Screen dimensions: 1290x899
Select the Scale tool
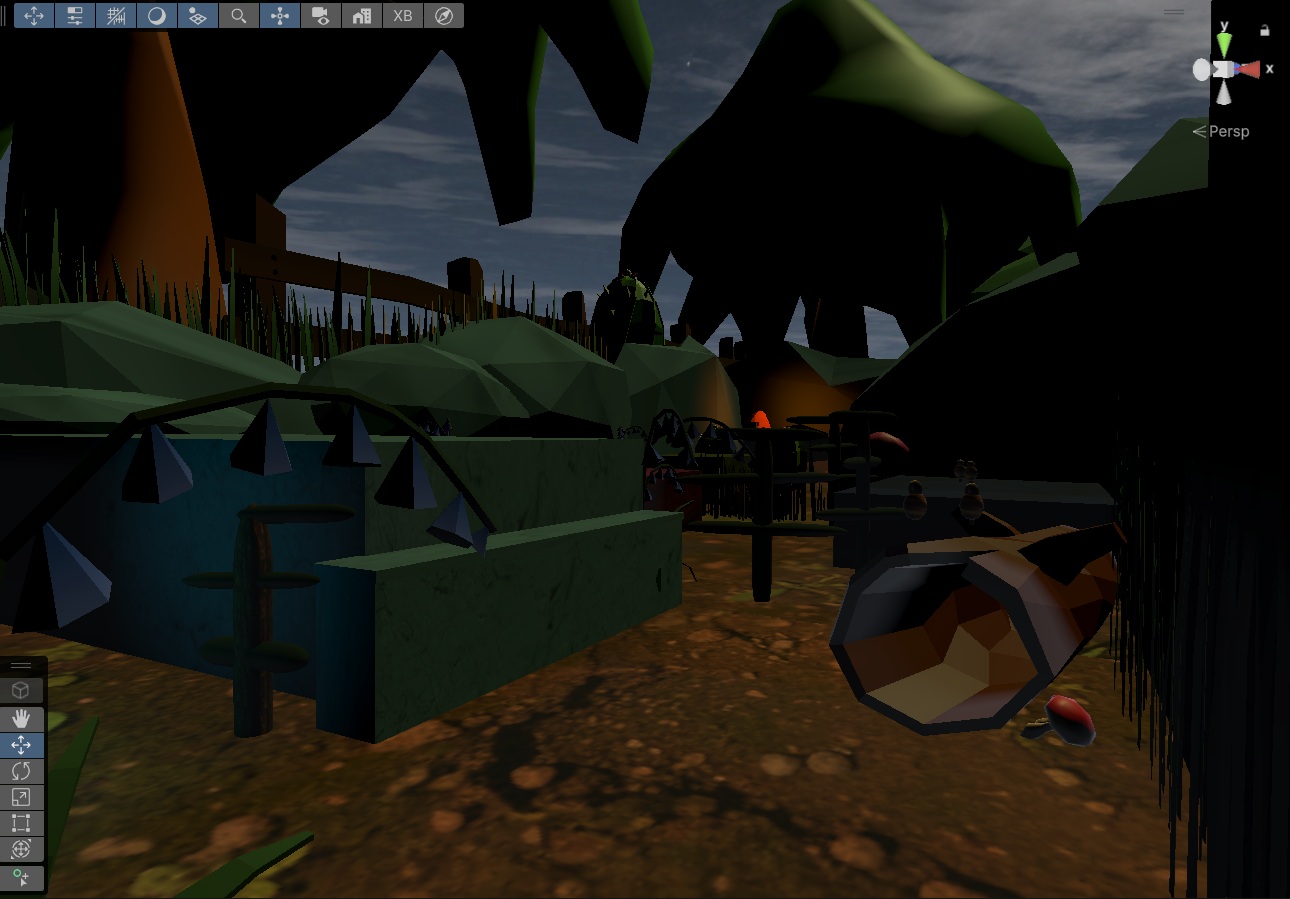point(20,797)
